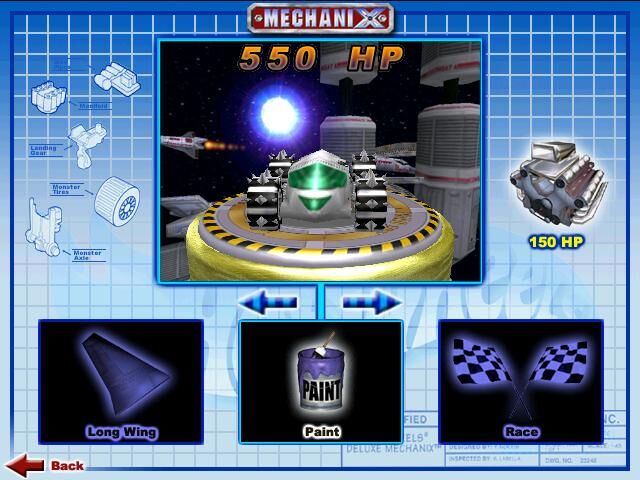
Task: Open the Paint can option
Action: point(321,381)
